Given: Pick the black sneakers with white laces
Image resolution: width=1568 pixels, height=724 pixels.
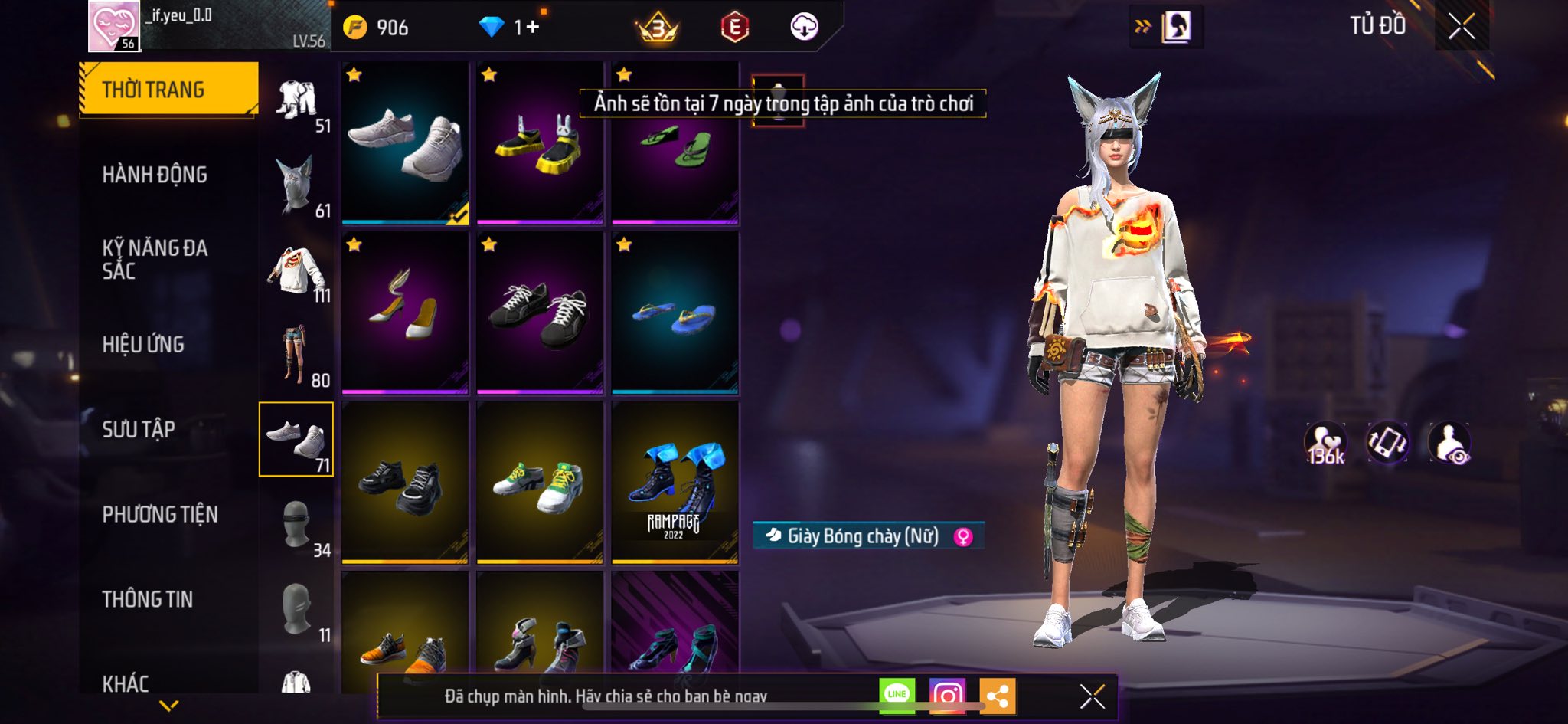Looking at the screenshot, I should click(540, 313).
